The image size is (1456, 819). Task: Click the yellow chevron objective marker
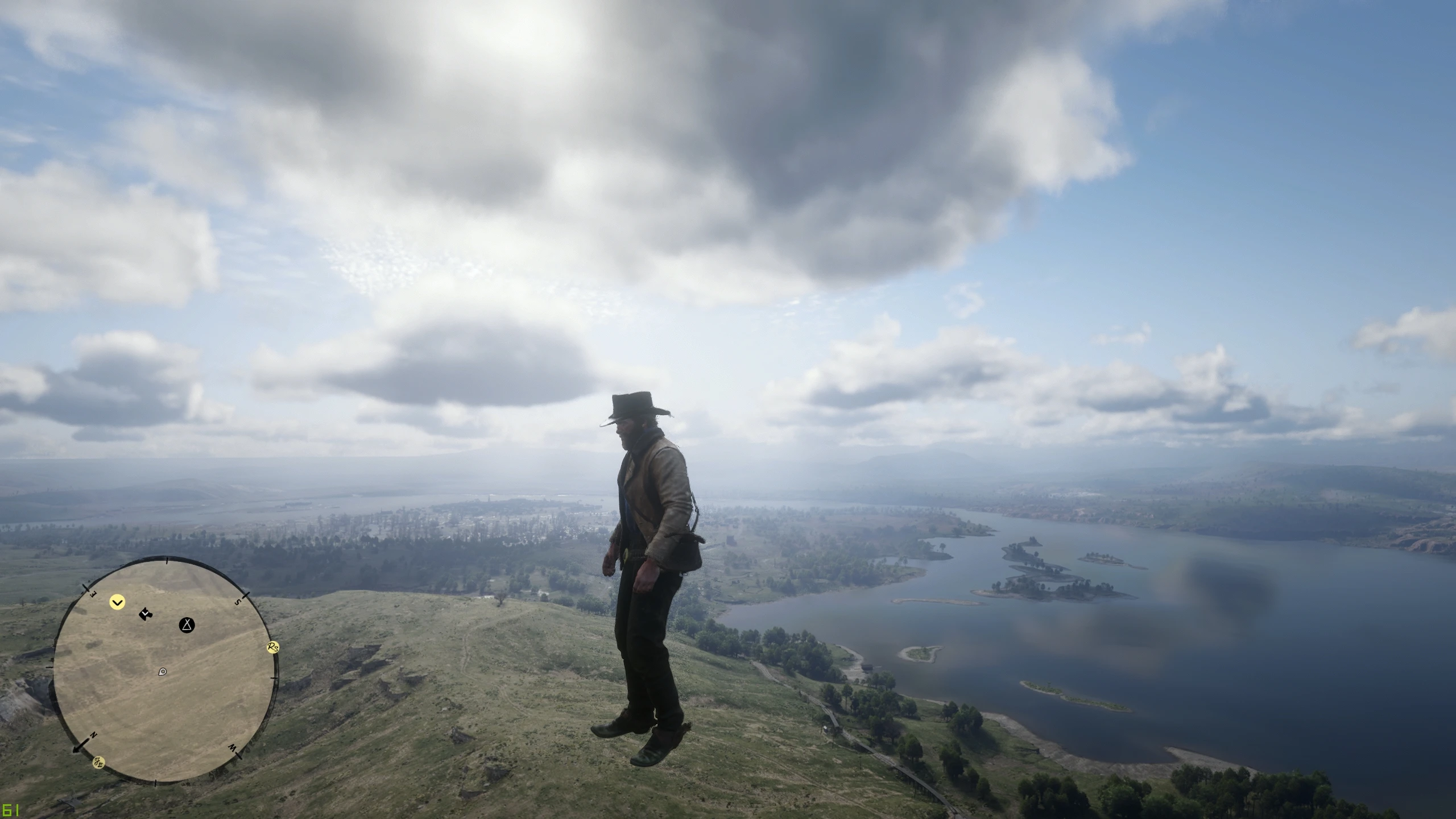(x=117, y=602)
